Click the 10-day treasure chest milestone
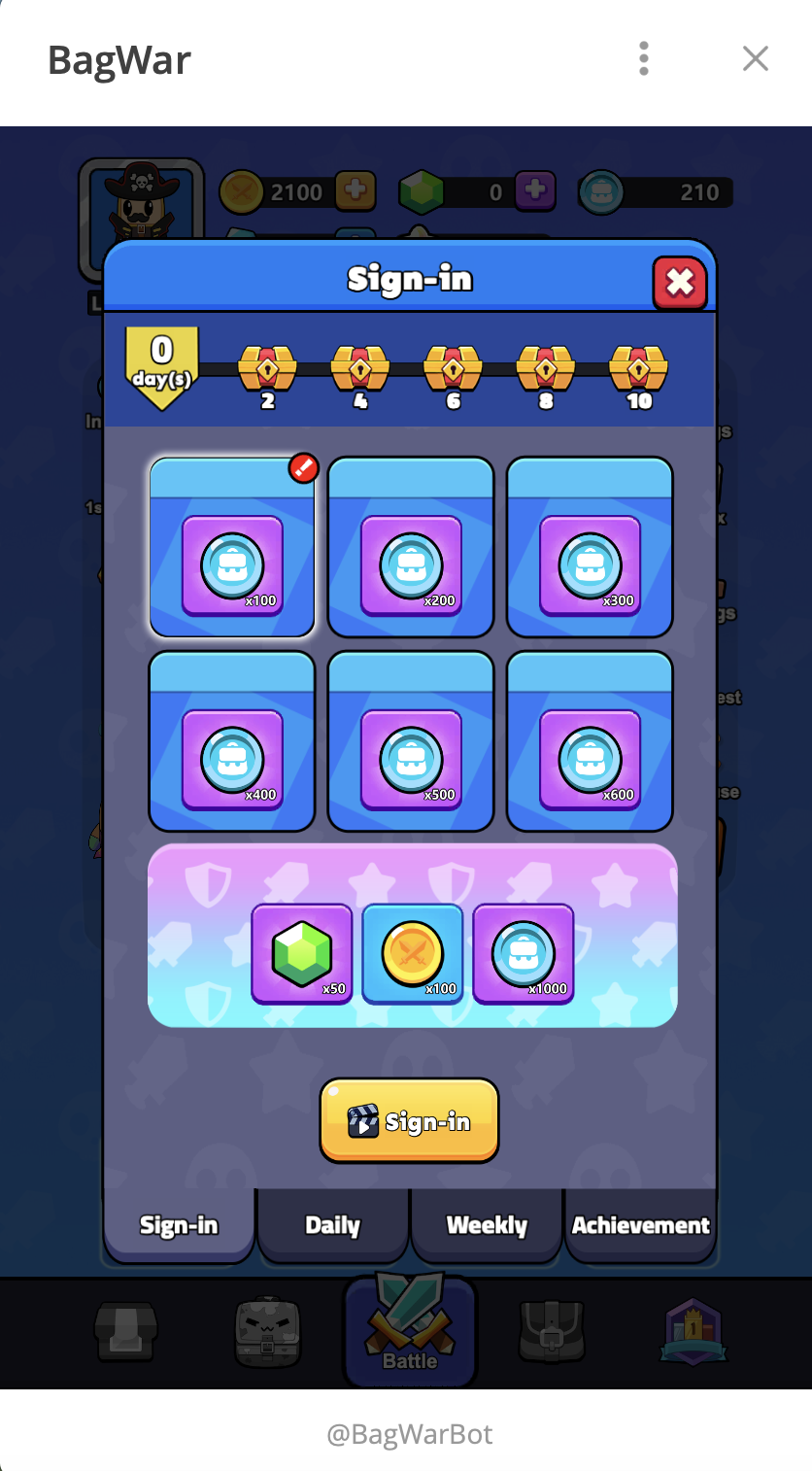This screenshot has width=812, height=1471. [x=638, y=369]
